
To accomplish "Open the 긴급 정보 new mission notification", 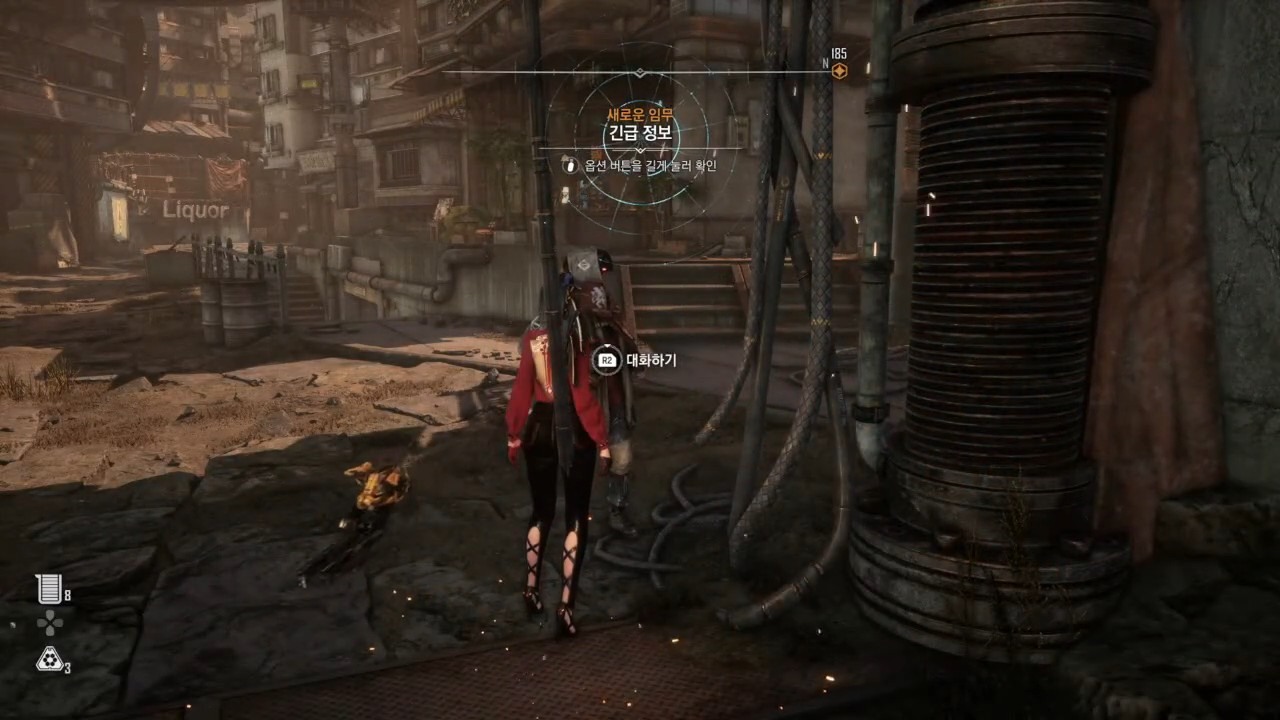I will click(639, 132).
